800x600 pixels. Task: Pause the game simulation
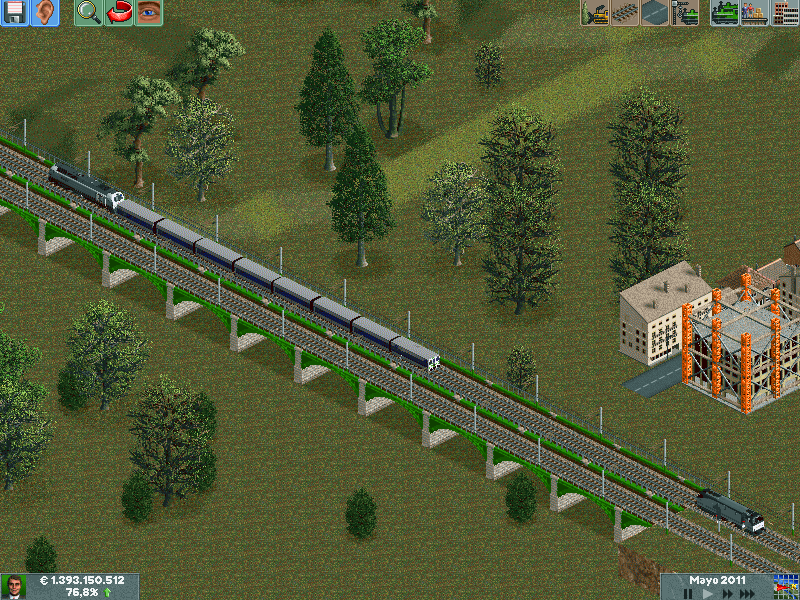pyautogui.click(x=688, y=594)
